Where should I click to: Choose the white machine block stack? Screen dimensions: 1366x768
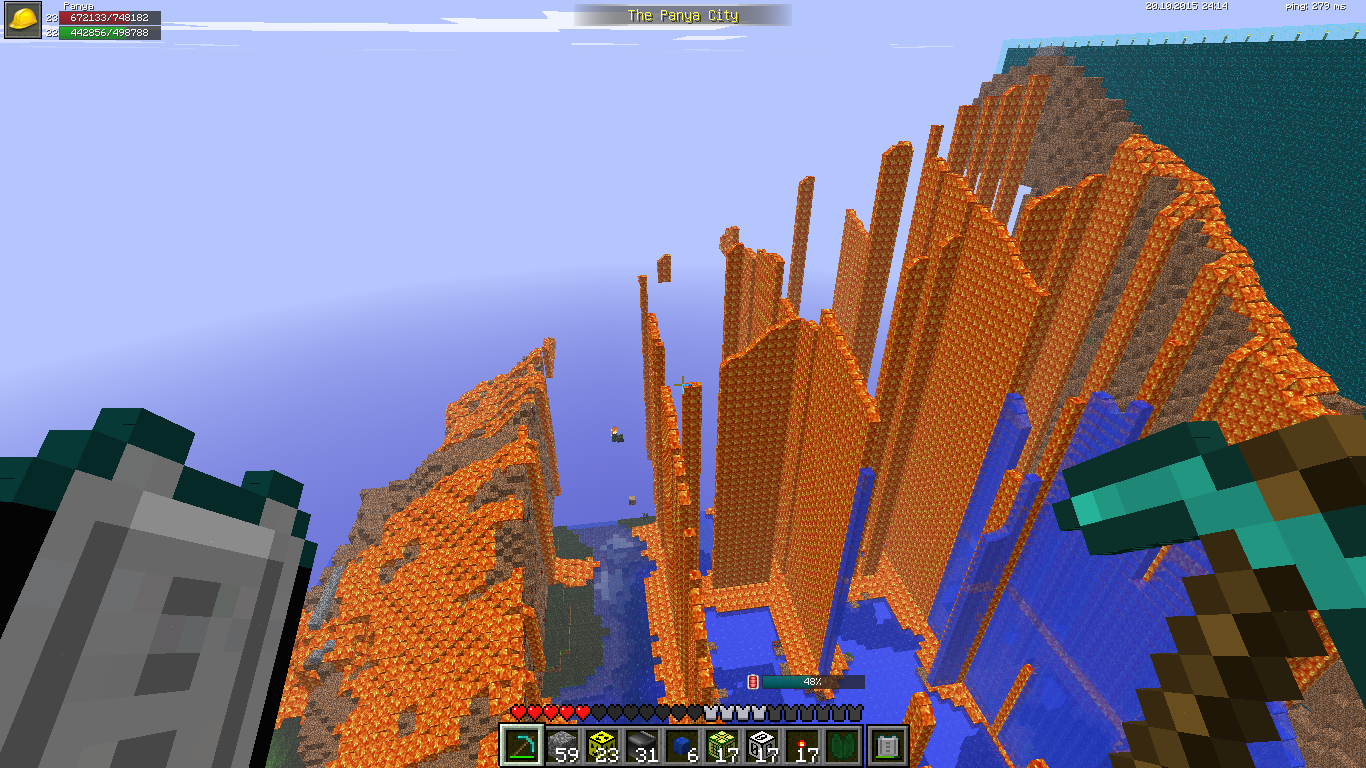pos(762,746)
